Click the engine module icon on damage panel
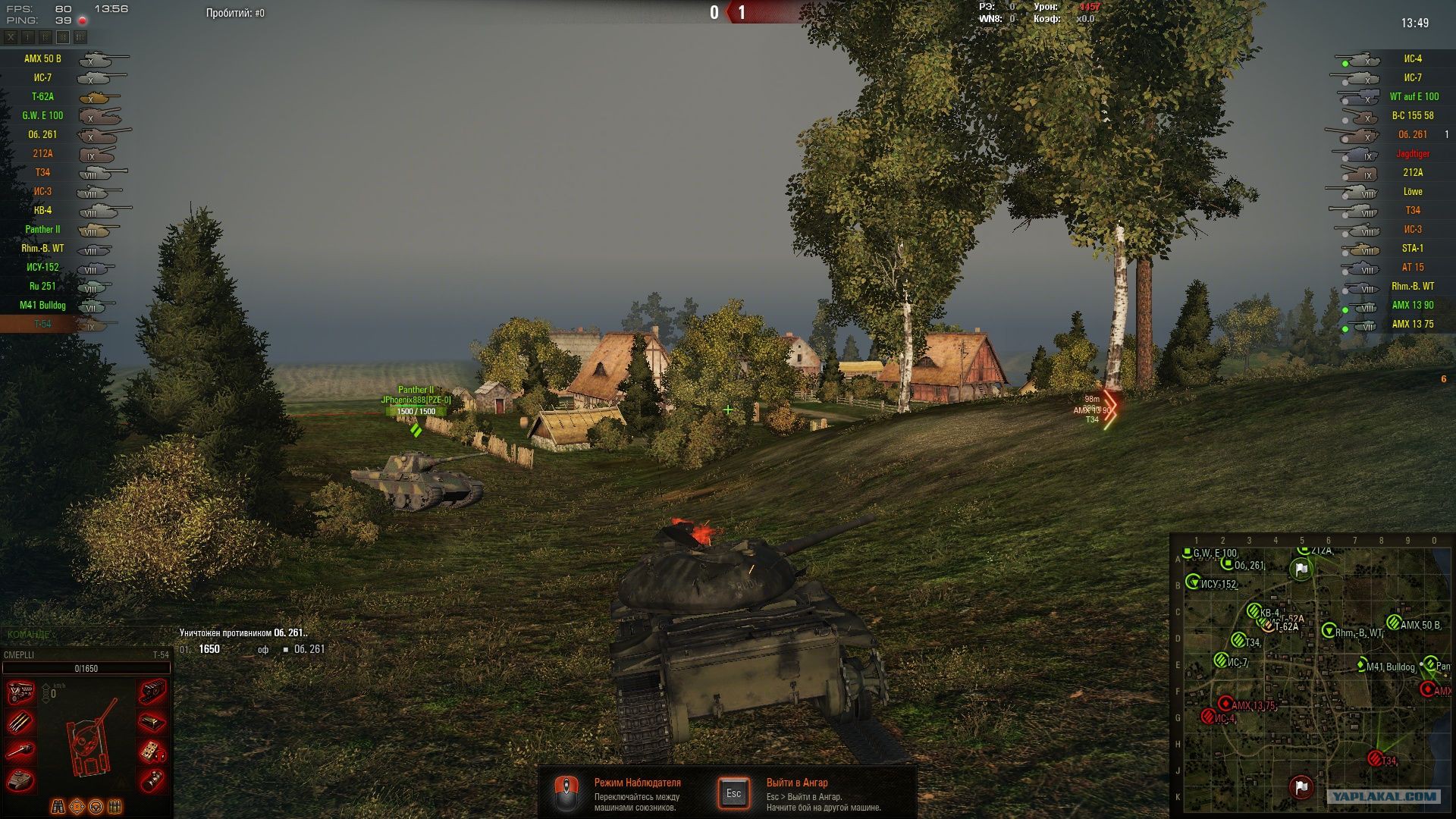 (x=20, y=692)
